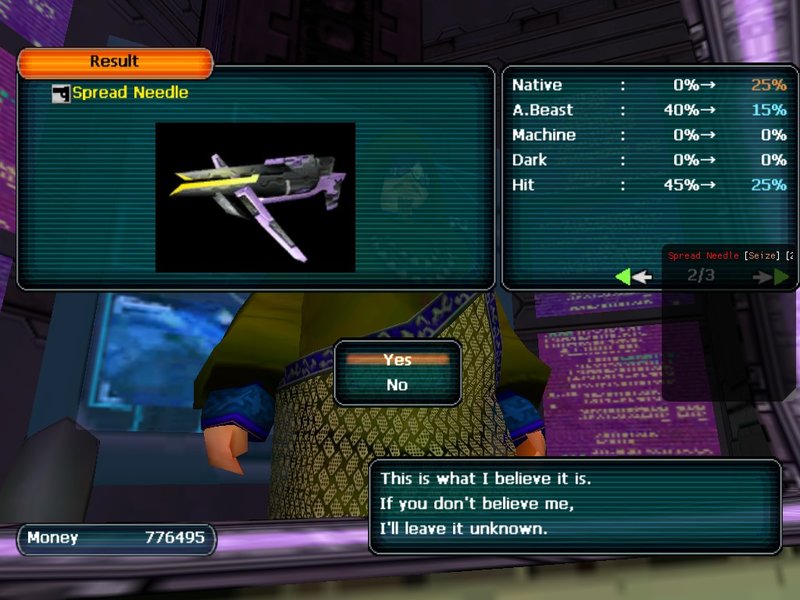Select No to leave item unknown
800x600 pixels.
(x=397, y=385)
